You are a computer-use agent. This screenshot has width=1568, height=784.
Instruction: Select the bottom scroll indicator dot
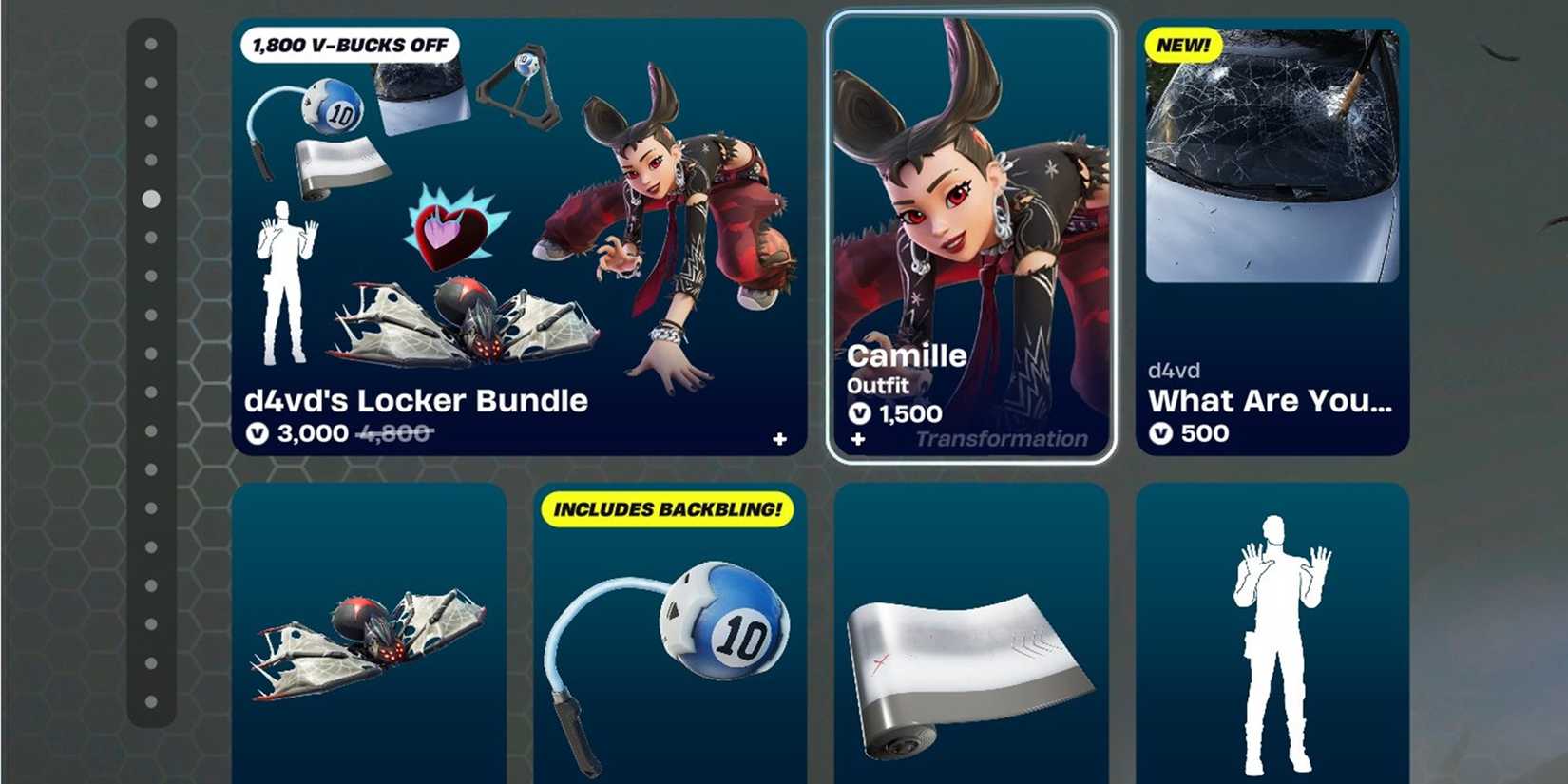[x=152, y=703]
